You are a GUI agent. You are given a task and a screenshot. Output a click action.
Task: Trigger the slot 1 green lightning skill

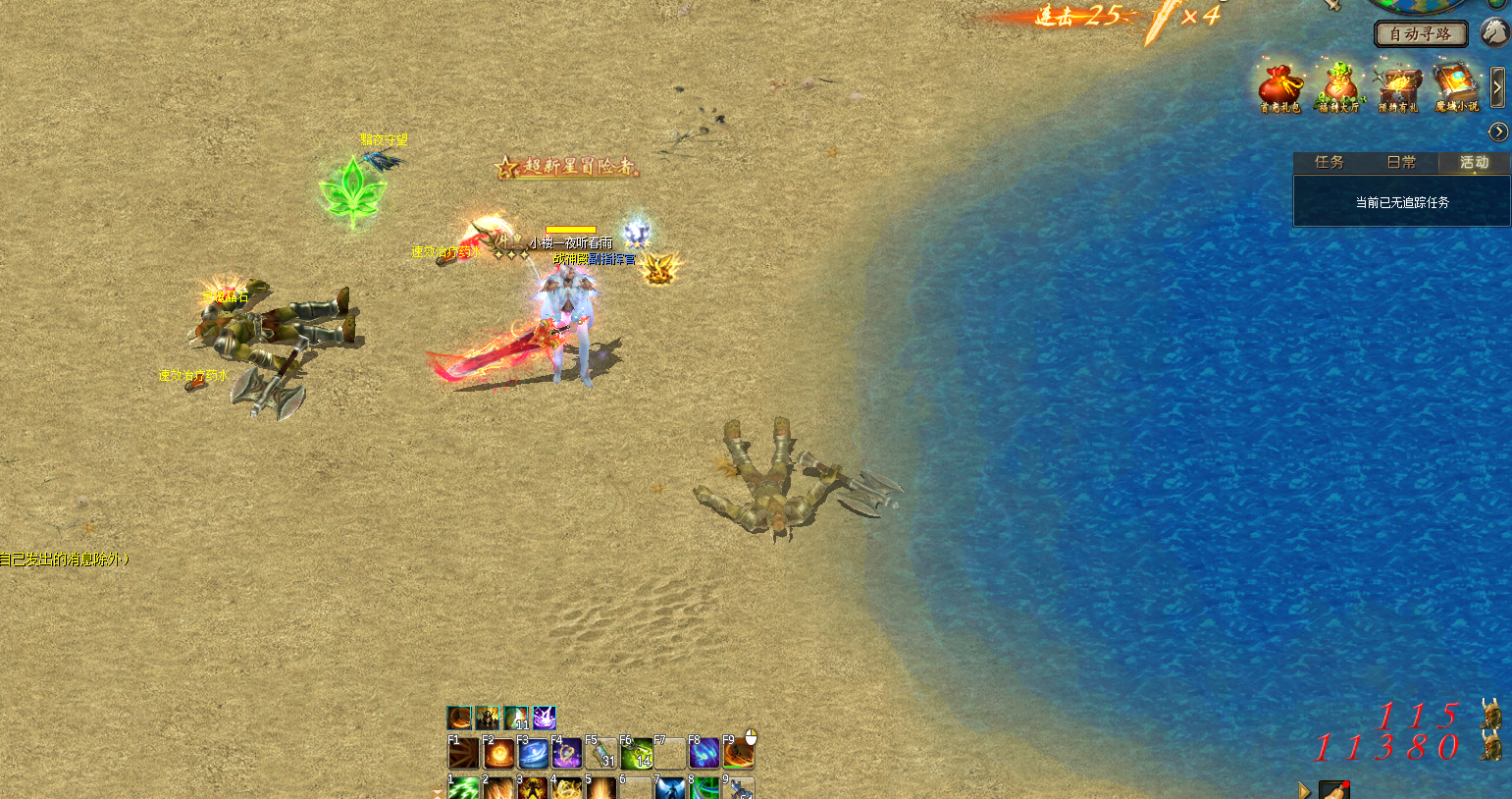[464, 788]
